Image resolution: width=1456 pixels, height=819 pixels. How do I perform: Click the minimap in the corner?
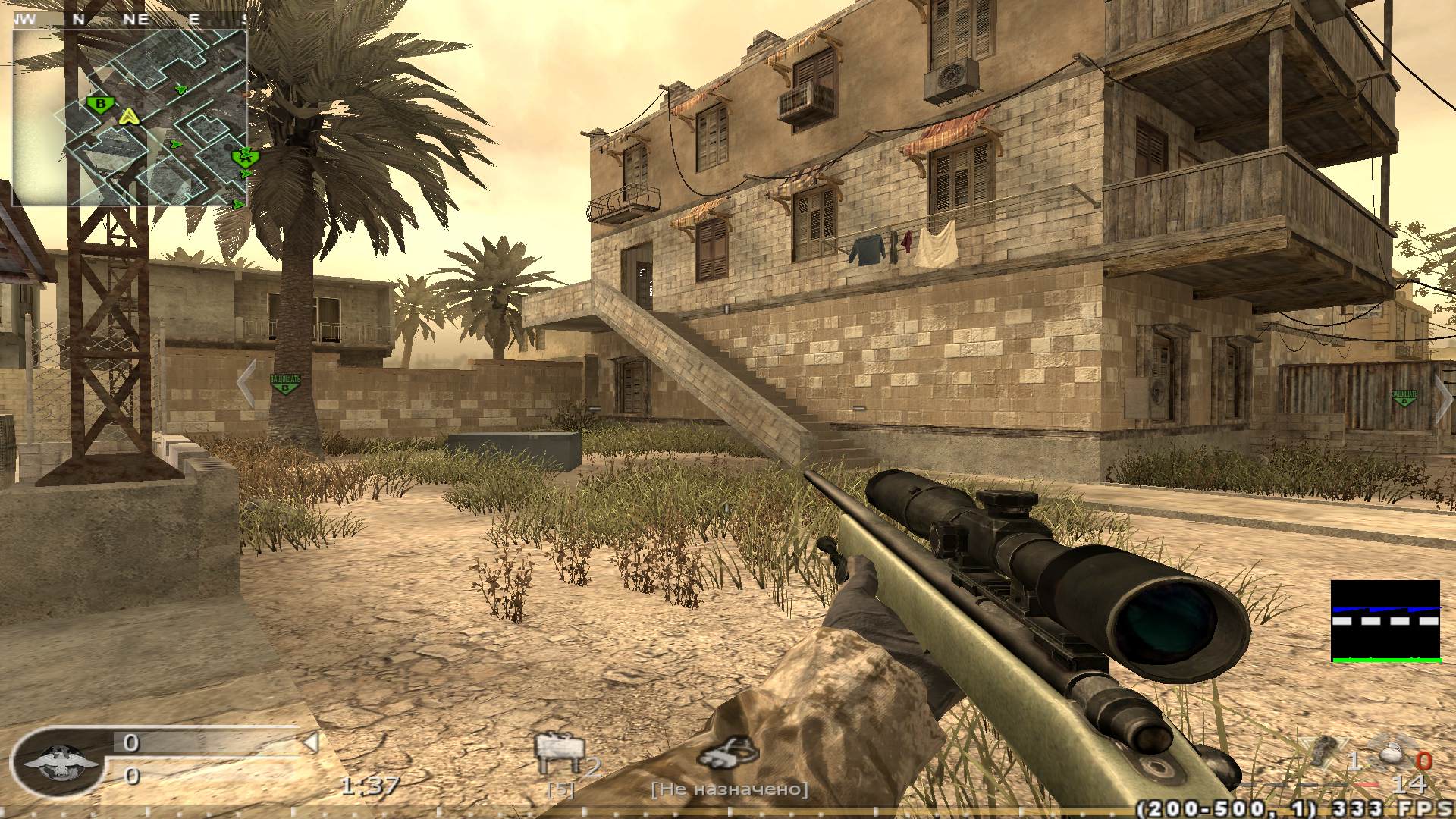[129, 118]
